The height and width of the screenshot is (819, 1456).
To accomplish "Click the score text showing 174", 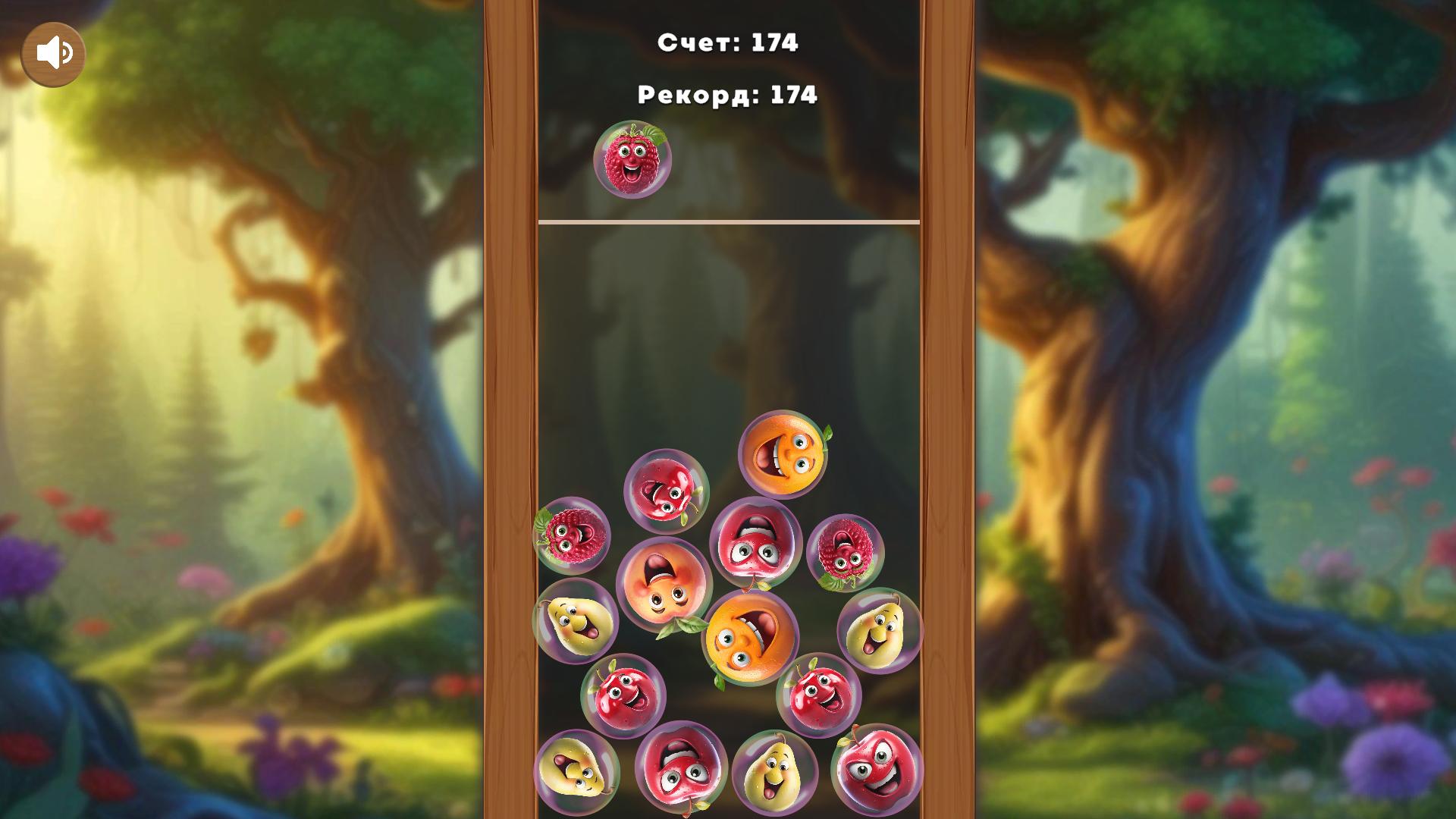I will point(728,44).
